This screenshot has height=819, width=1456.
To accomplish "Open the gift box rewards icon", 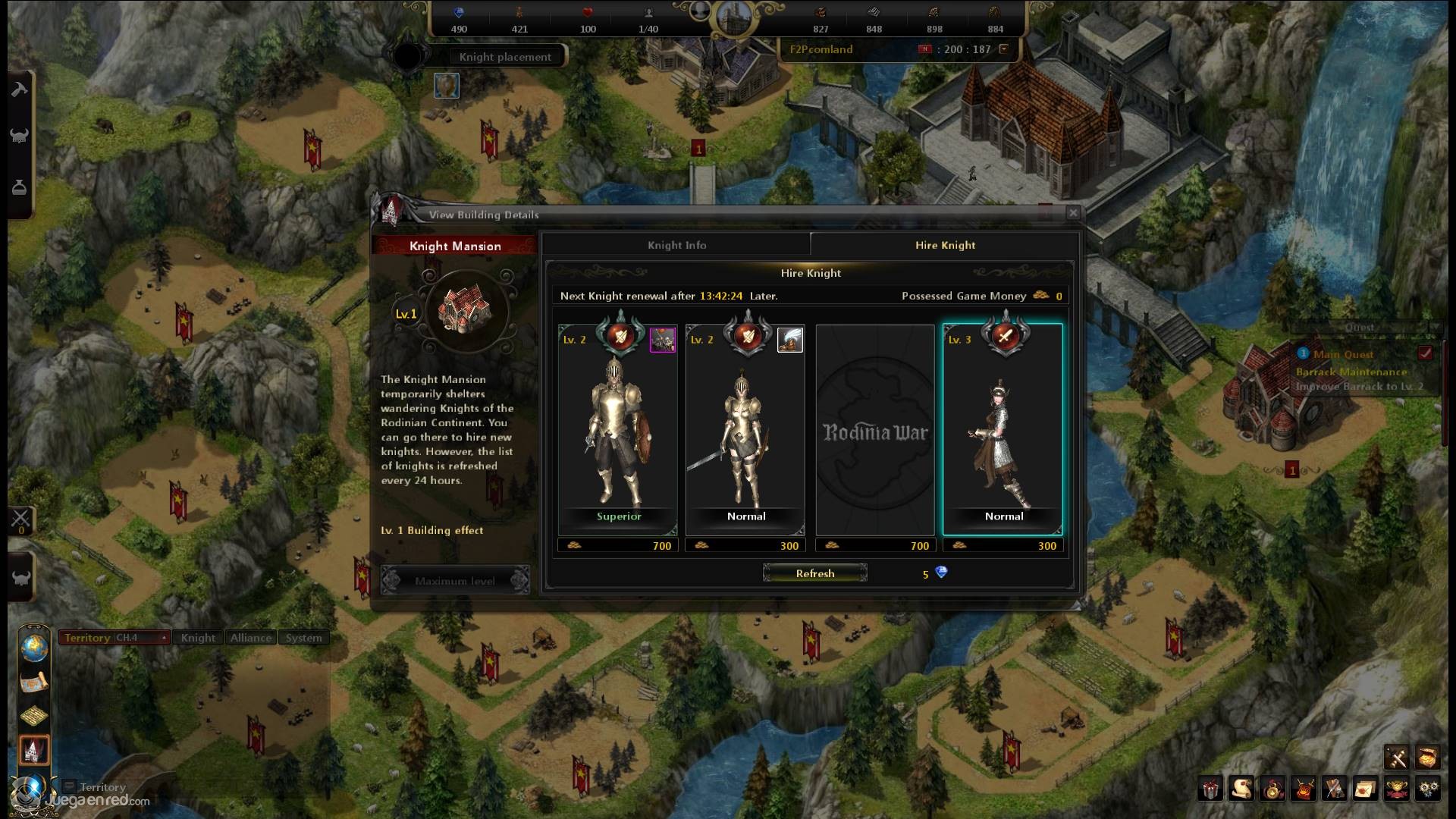I will (x=1211, y=789).
